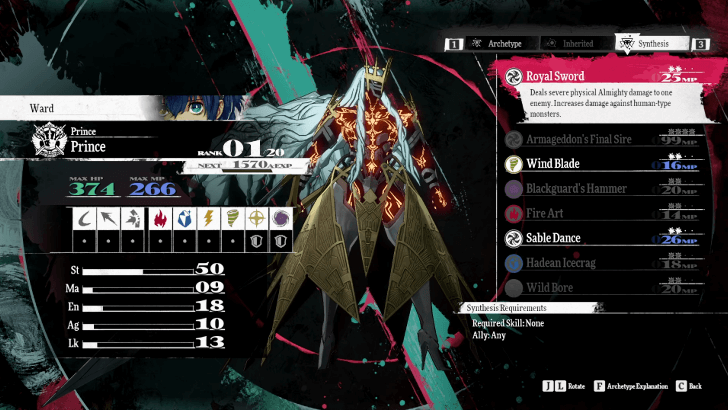Image resolution: width=728 pixels, height=410 pixels.
Task: Click the Prince archetype emblem
Action: (x=46, y=138)
